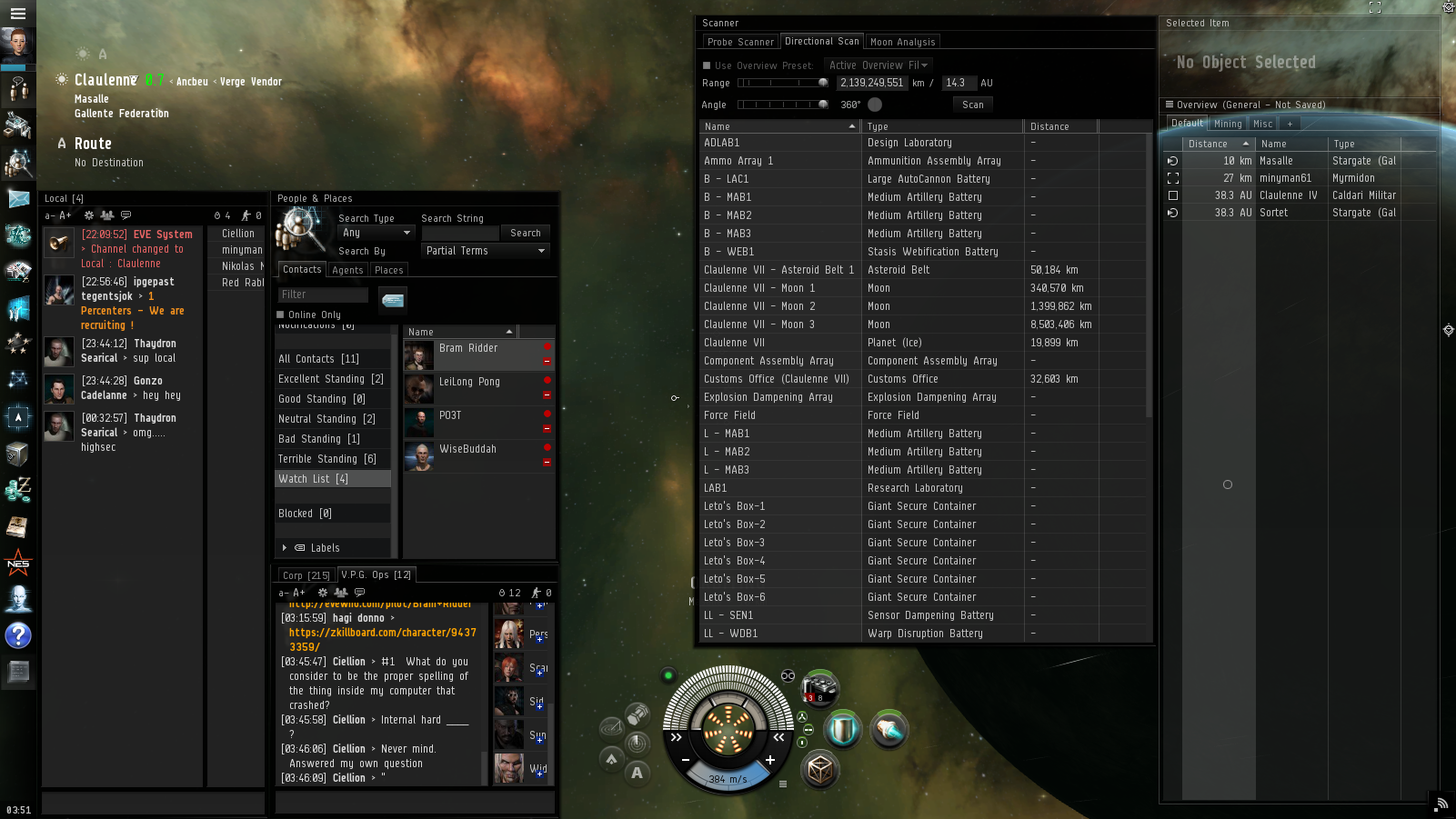Switch to the Agents tab
This screenshot has width=1456, height=819.
point(347,270)
